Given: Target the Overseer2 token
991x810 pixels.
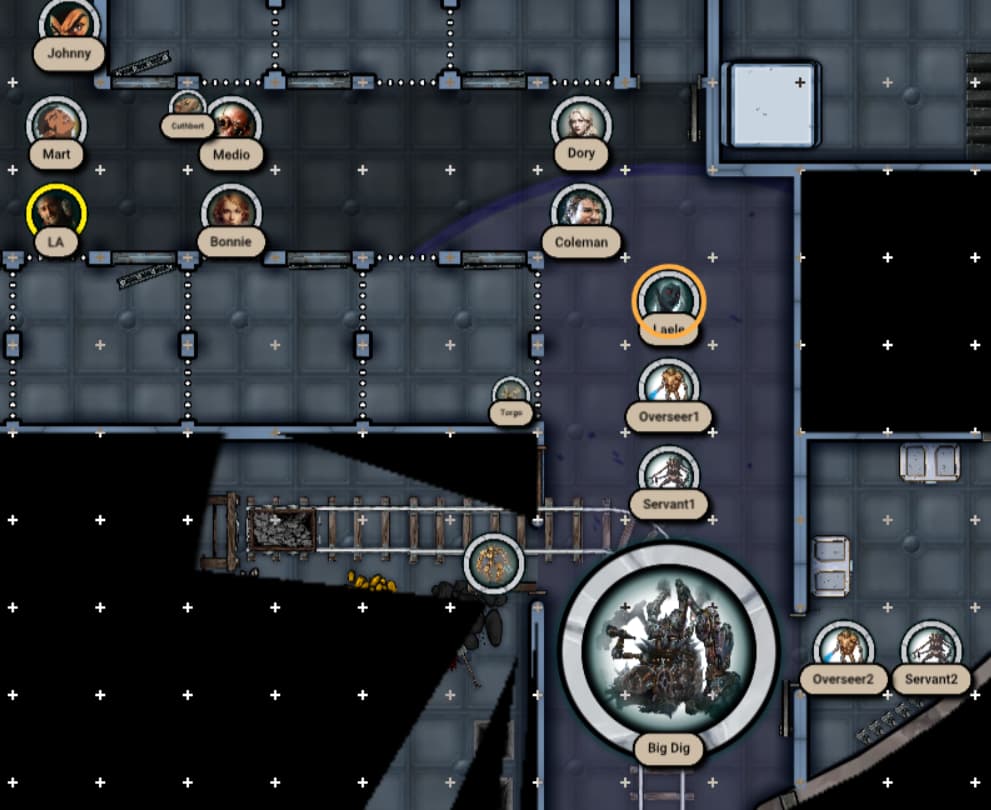Looking at the screenshot, I should click(844, 649).
